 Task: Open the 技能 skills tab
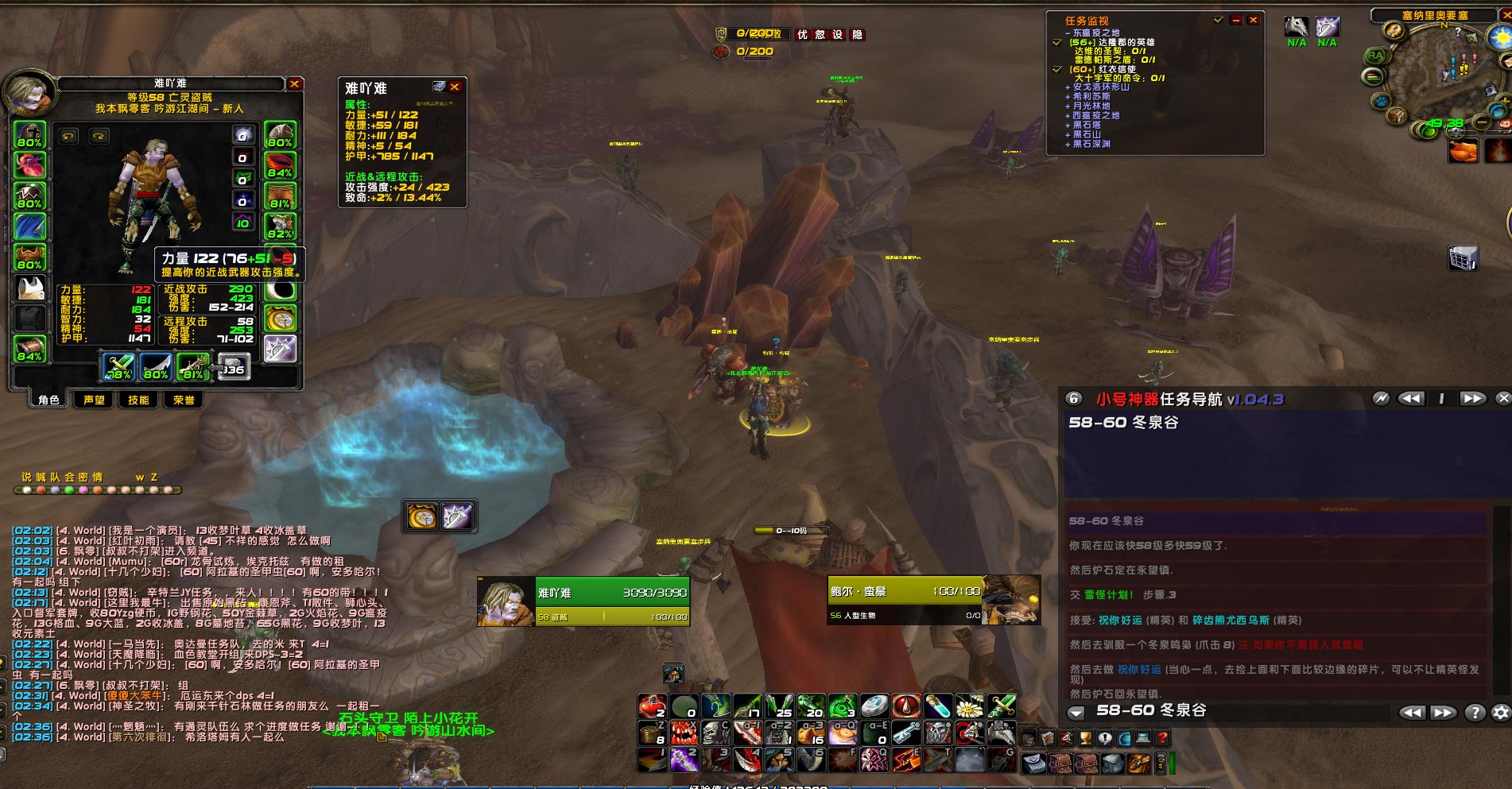(x=138, y=400)
